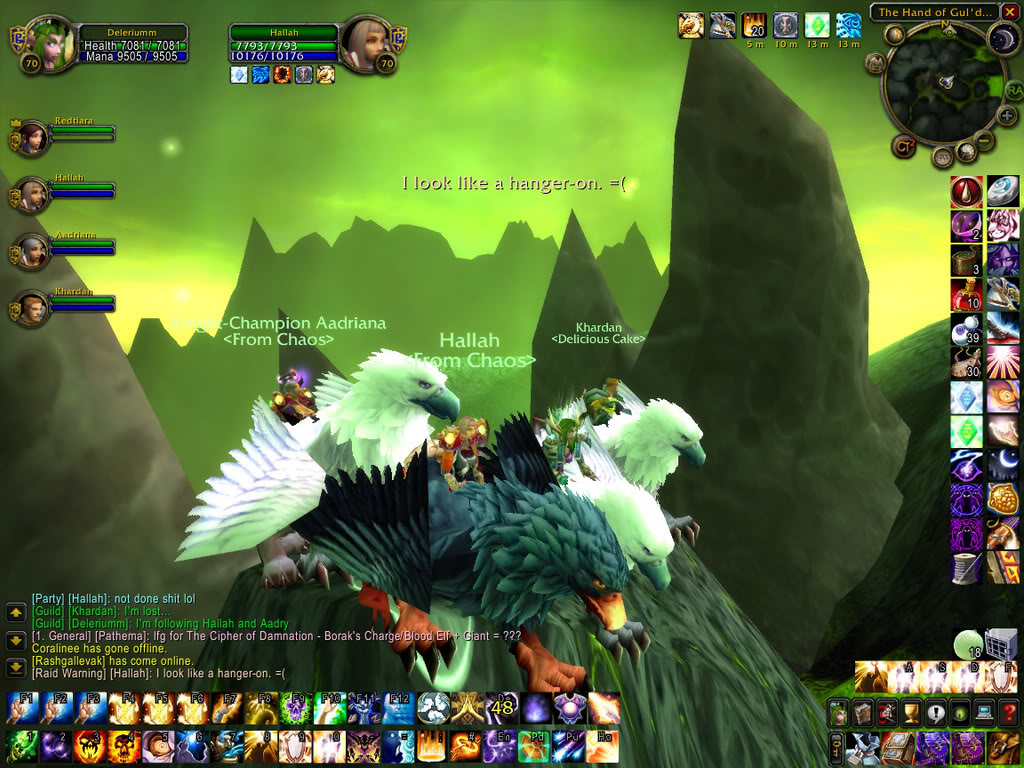
Task: Open the game menu computer button
Action: pos(983,713)
